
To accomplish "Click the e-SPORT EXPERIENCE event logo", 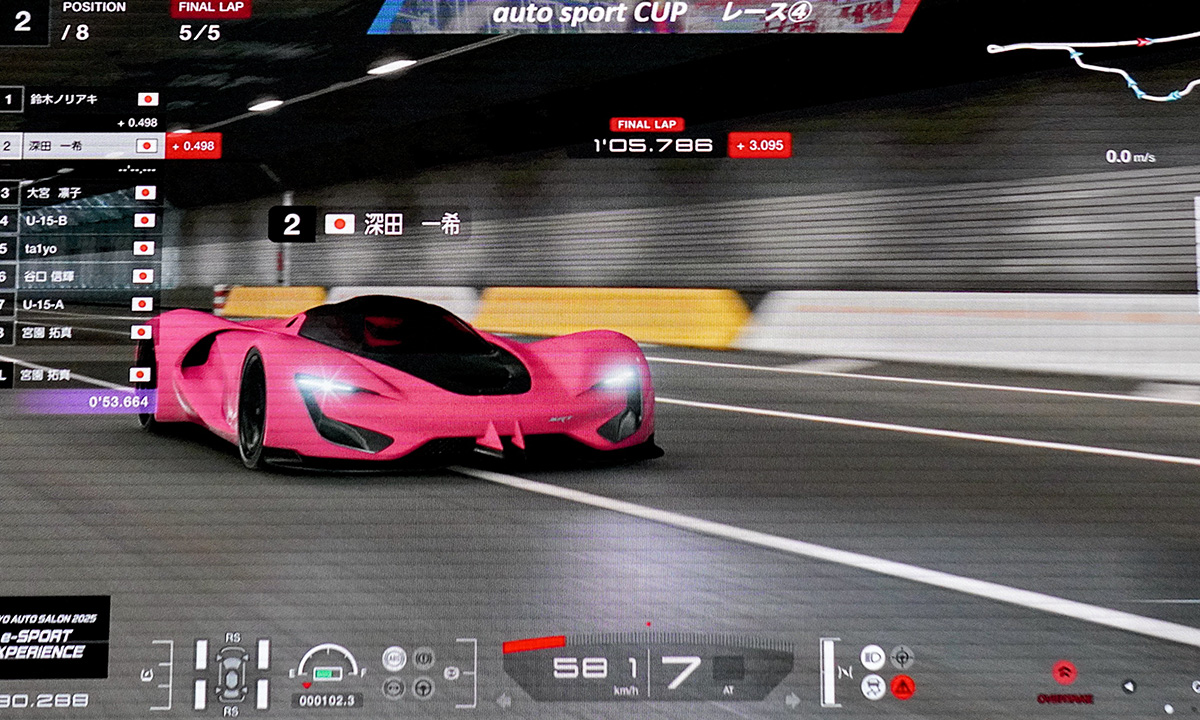I will click(x=54, y=641).
